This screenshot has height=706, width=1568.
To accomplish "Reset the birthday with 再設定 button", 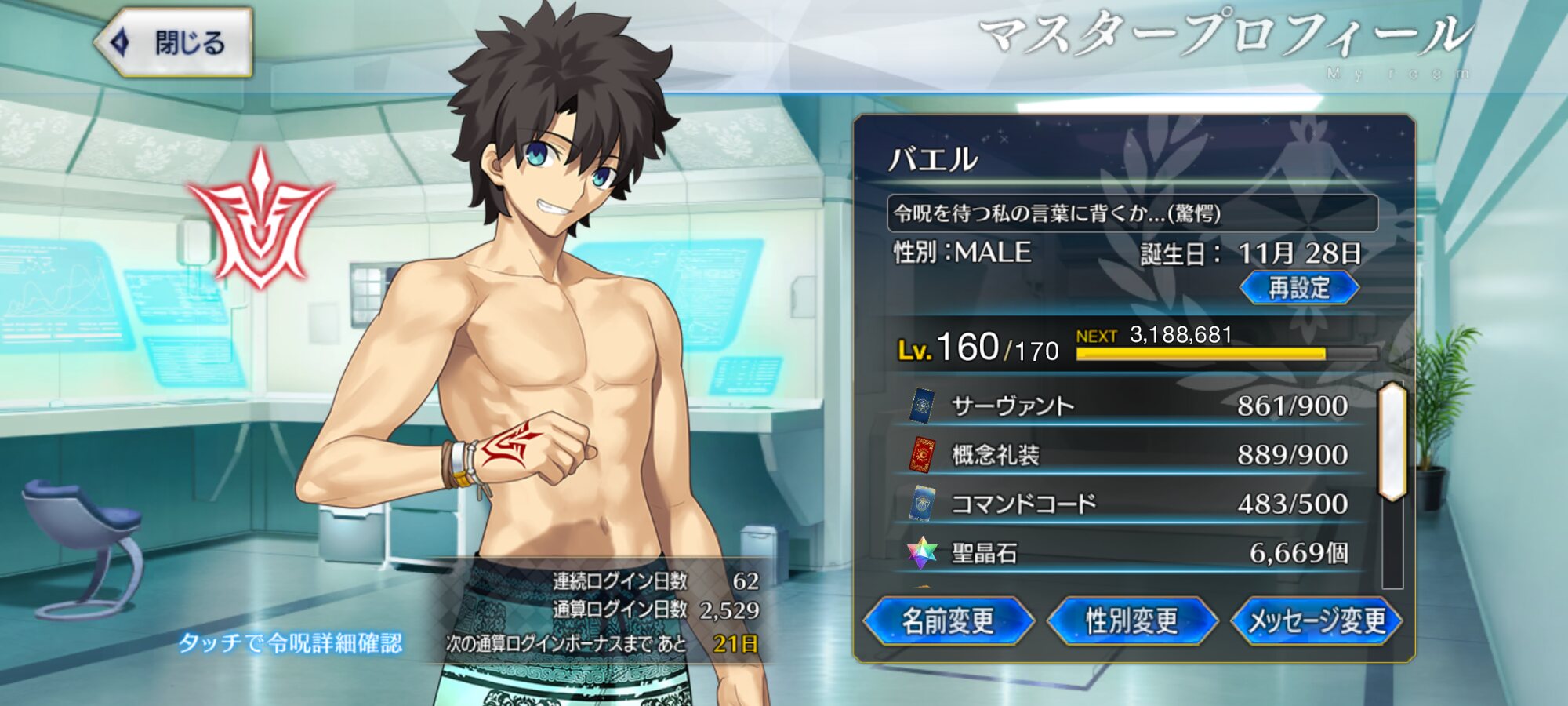I will pyautogui.click(x=1299, y=288).
